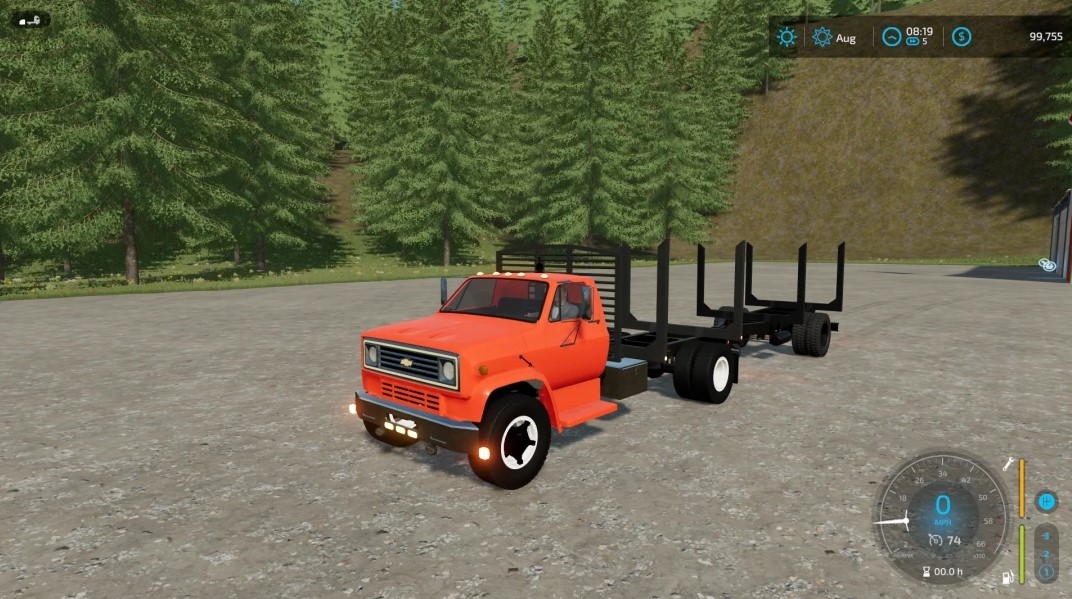The width and height of the screenshot is (1072, 599).
Task: Click the fuel pump icon
Action: (1008, 577)
